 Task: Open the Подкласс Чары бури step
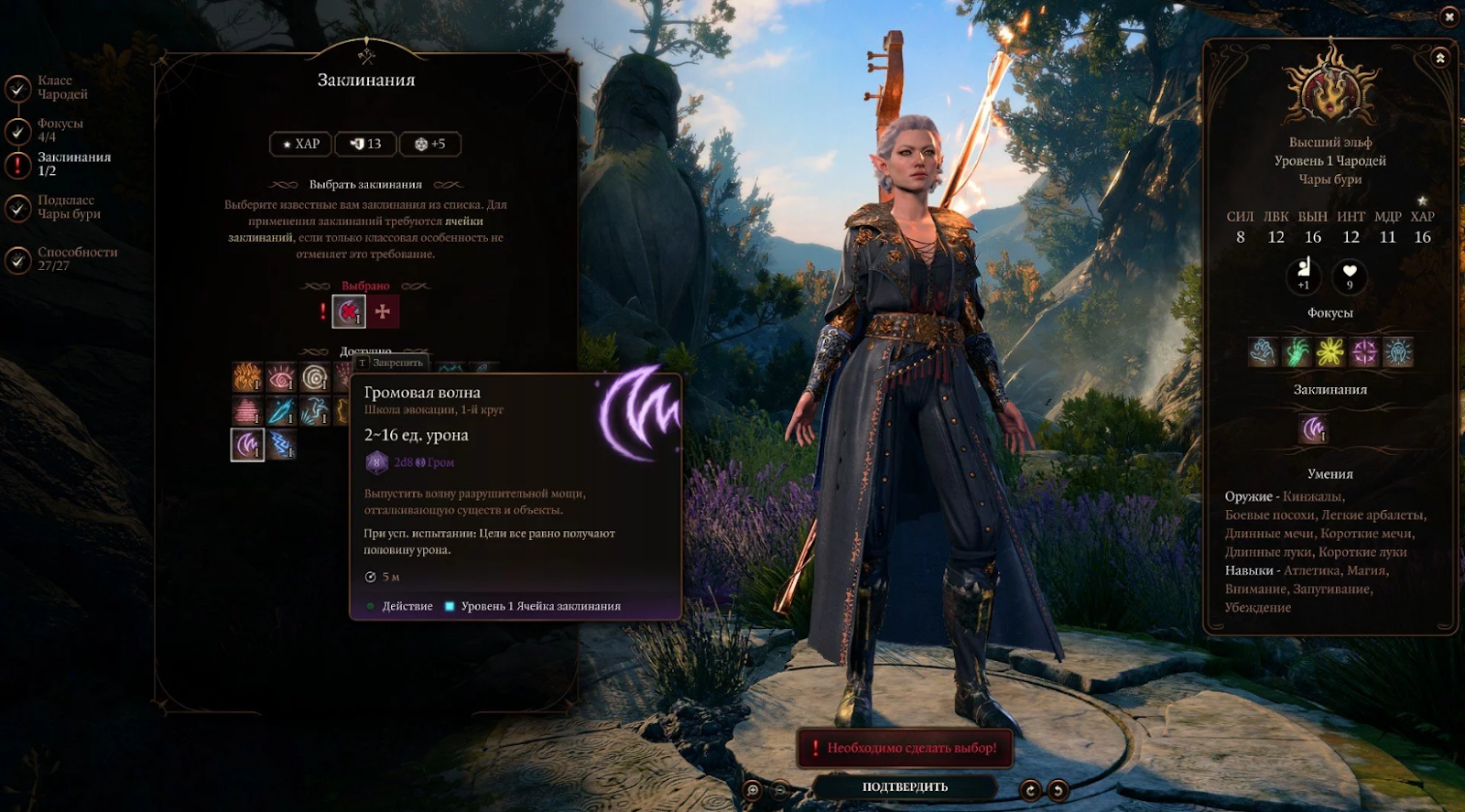point(68,207)
